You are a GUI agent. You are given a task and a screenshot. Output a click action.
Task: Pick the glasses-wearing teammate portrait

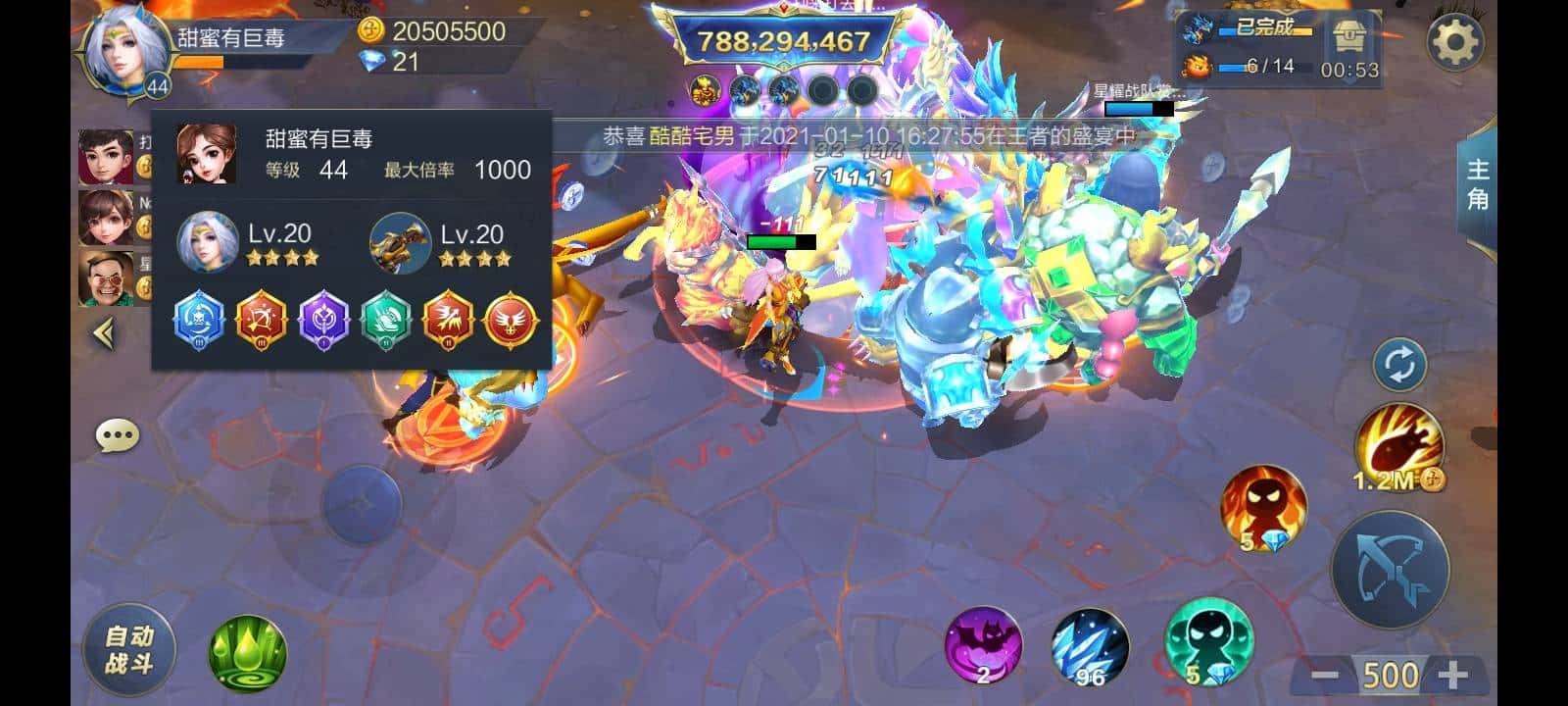[x=106, y=277]
